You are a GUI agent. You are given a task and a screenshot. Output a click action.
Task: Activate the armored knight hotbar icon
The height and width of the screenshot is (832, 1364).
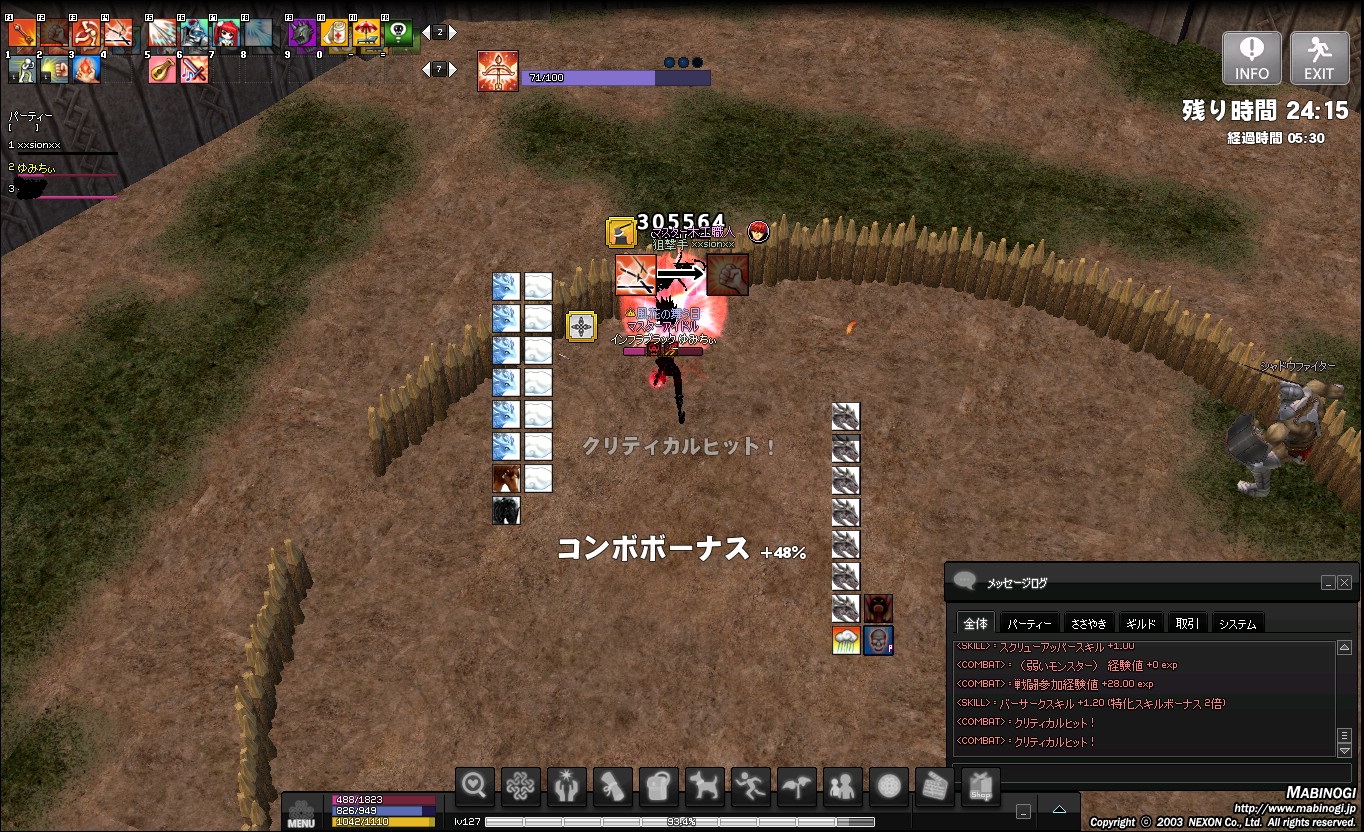194,33
